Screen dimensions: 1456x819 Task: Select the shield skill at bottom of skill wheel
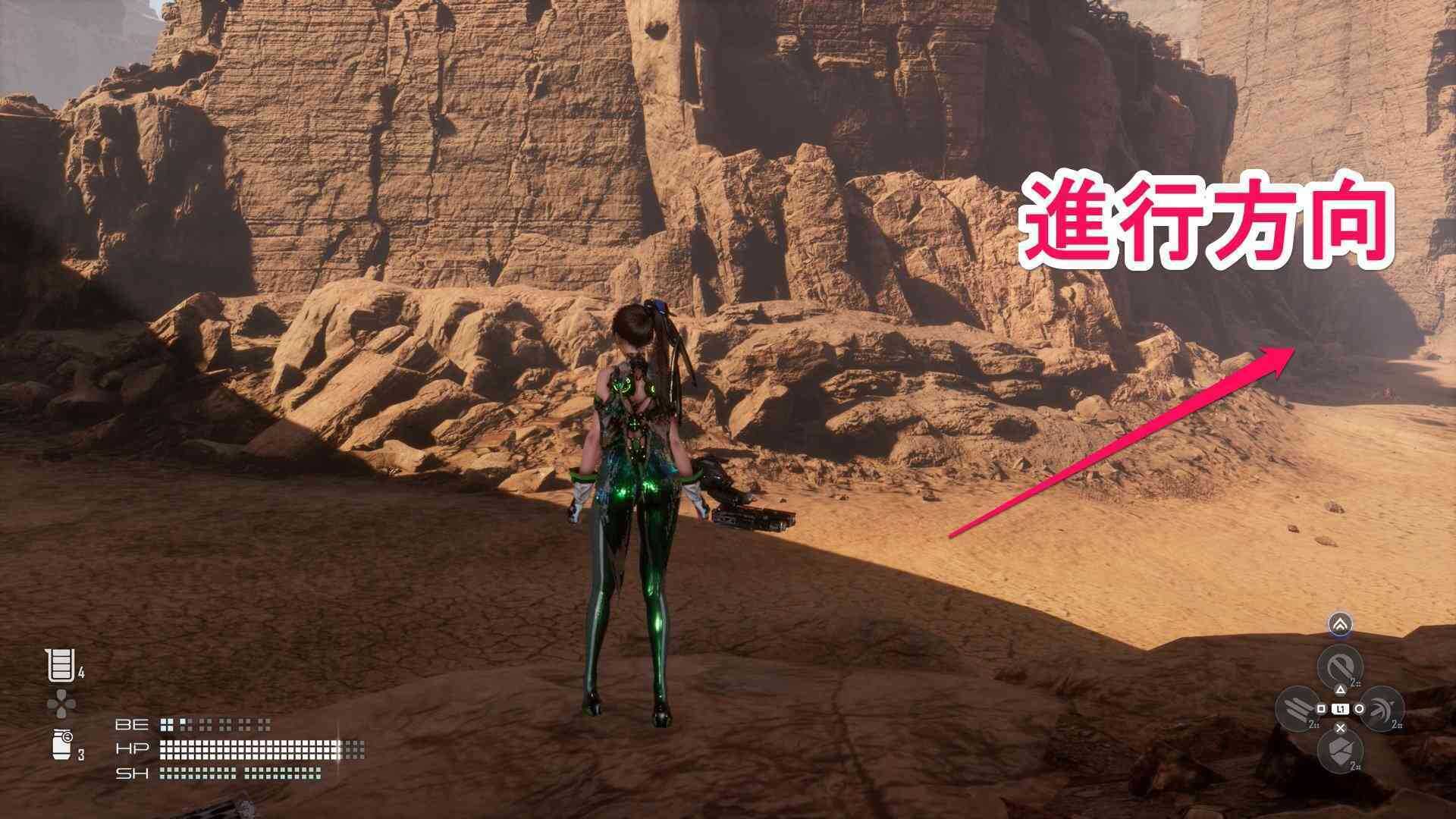point(1340,750)
